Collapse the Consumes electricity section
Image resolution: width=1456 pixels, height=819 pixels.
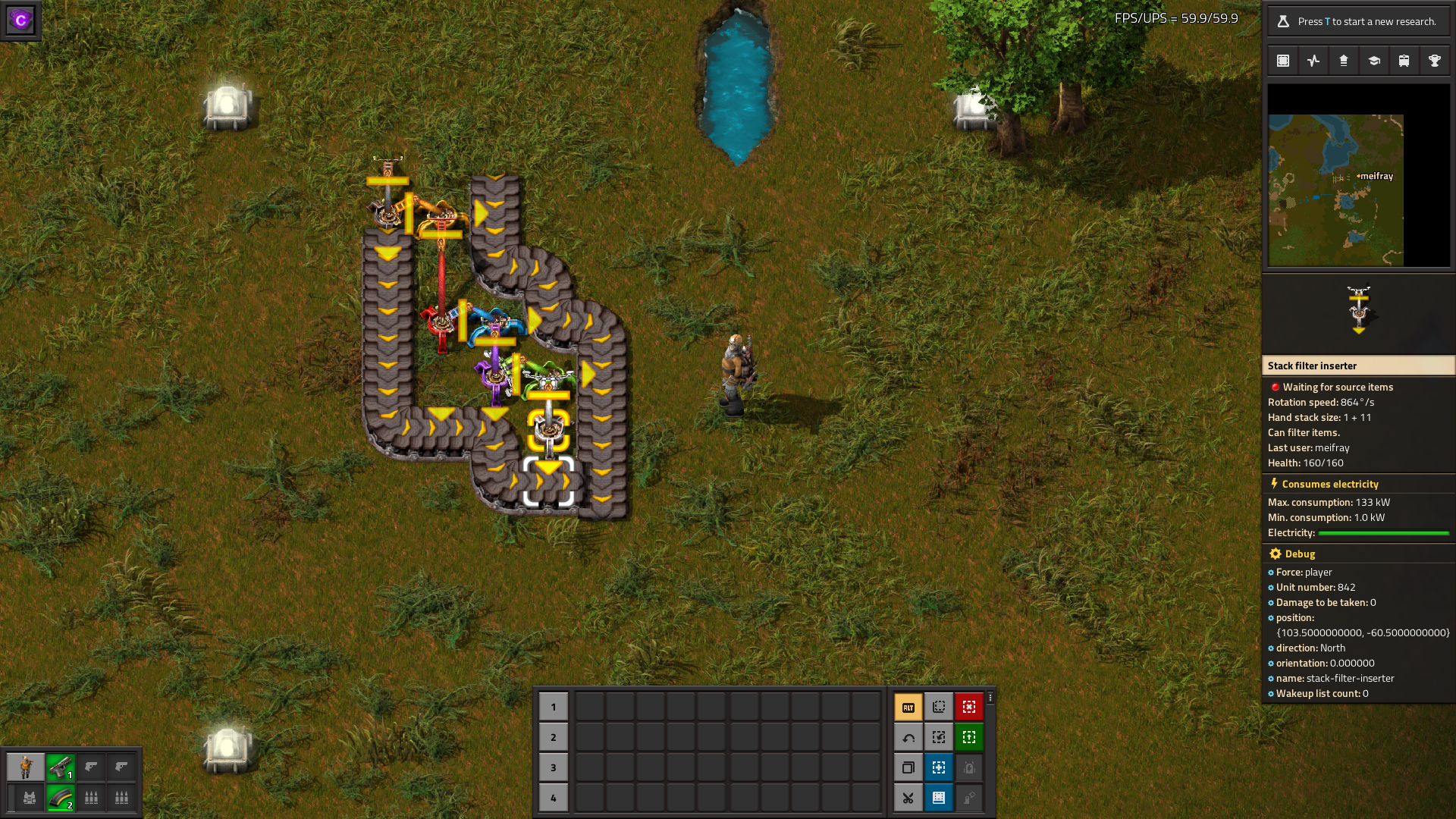coord(1327,484)
